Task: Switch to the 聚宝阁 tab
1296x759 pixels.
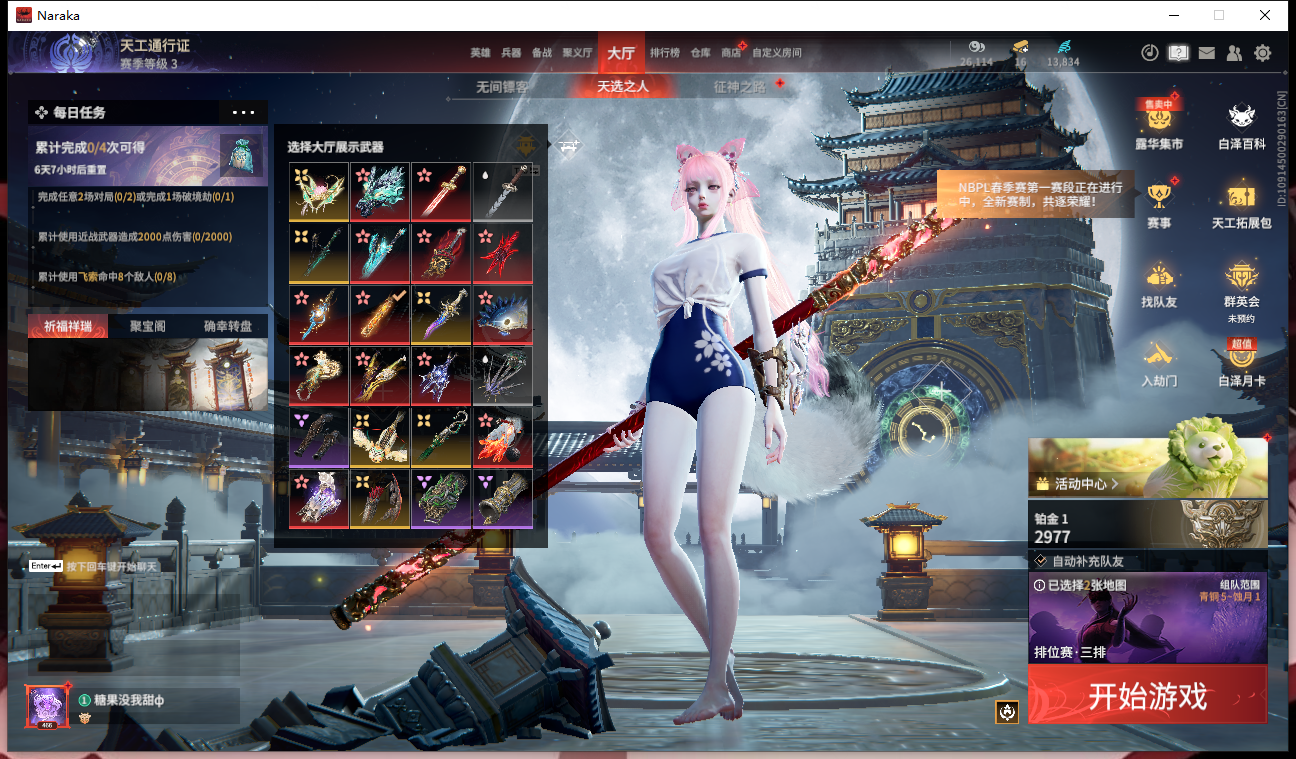Action: [x=148, y=326]
